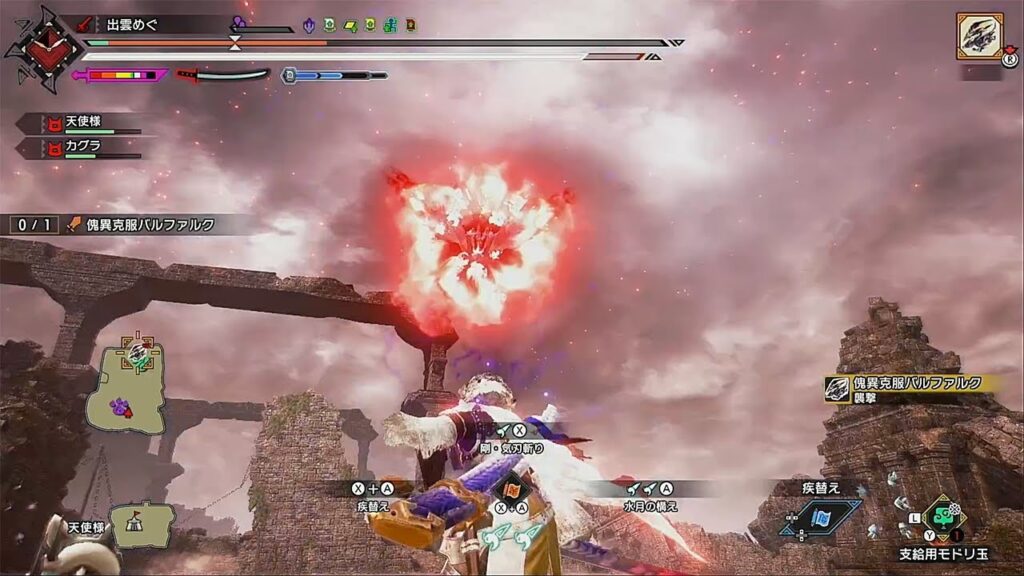The width and height of the screenshot is (1024, 576).
Task: Select the camp tent map marker
Action: [140, 523]
